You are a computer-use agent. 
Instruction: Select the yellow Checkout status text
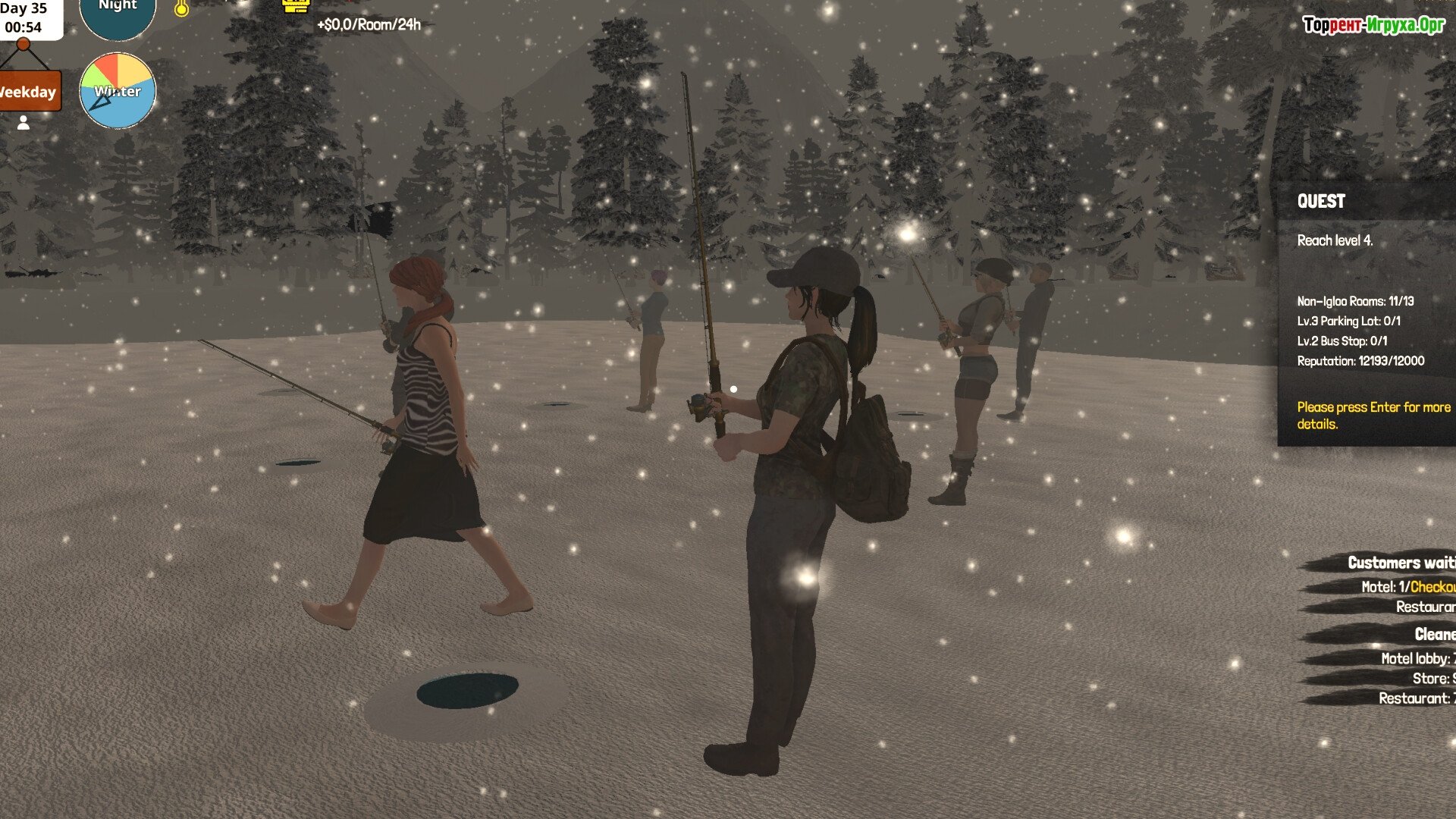[x=1432, y=587]
